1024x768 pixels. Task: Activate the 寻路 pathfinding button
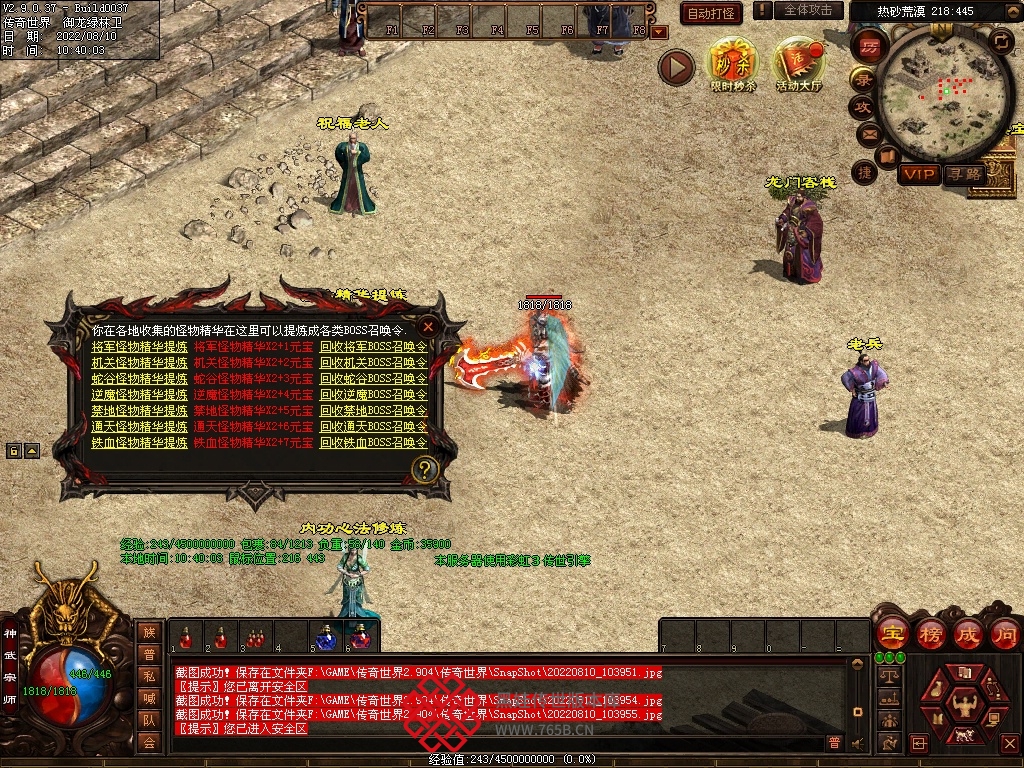point(965,174)
